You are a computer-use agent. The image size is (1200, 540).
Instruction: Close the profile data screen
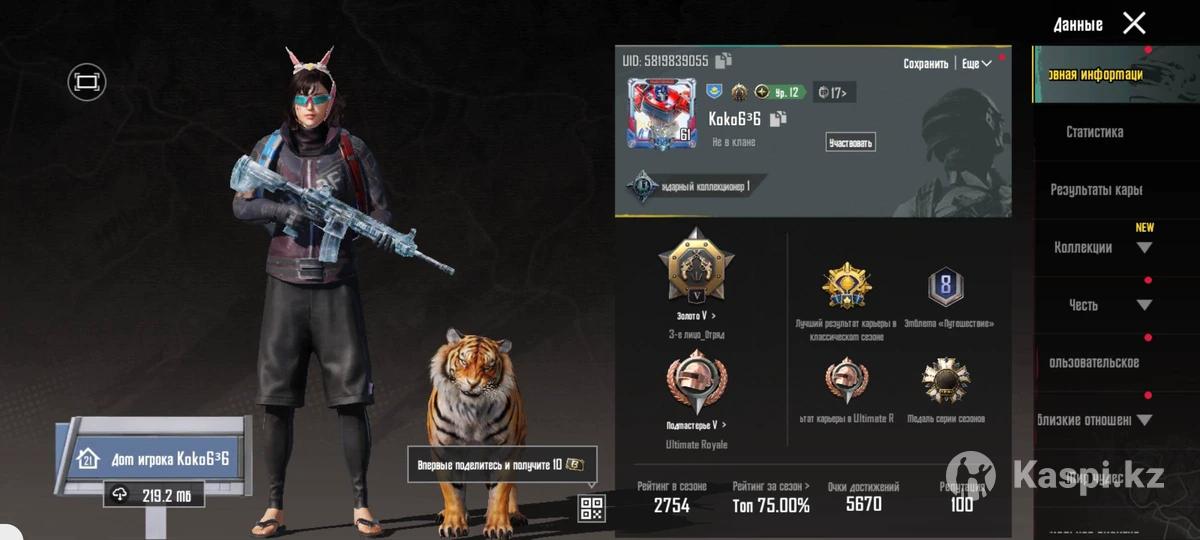(x=1134, y=23)
